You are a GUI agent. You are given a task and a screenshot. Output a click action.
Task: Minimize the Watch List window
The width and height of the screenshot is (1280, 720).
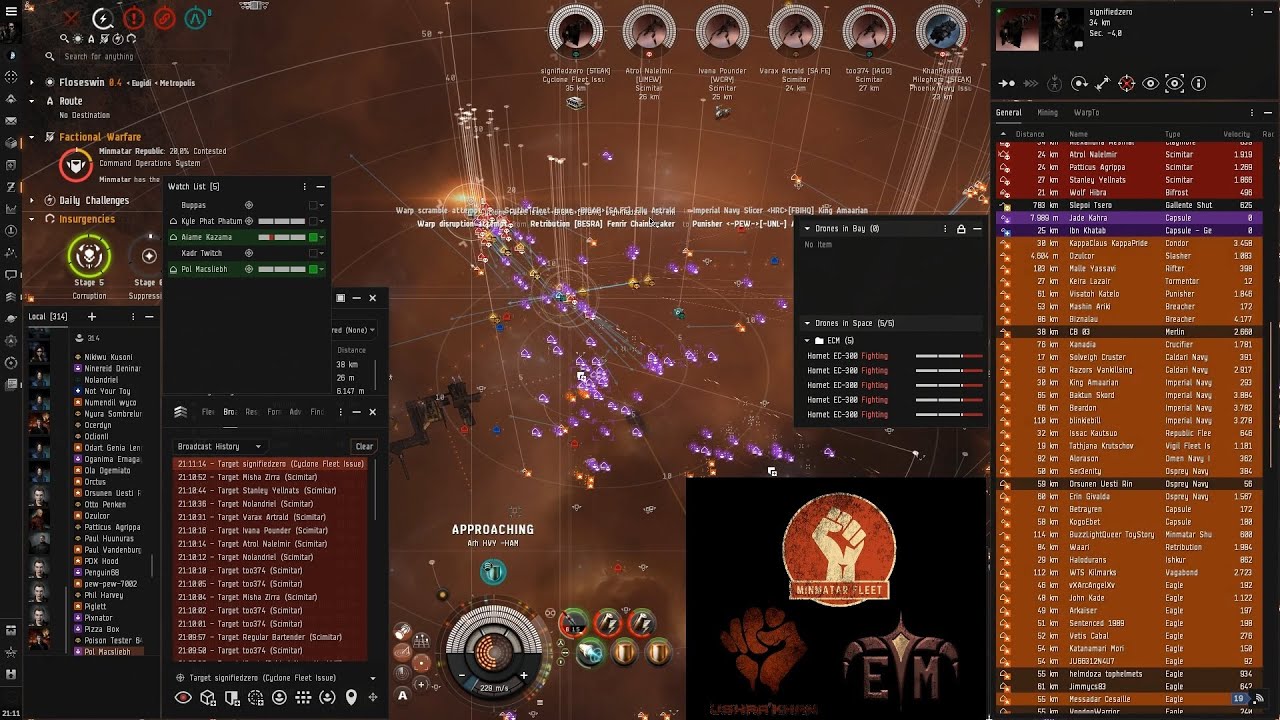point(320,186)
